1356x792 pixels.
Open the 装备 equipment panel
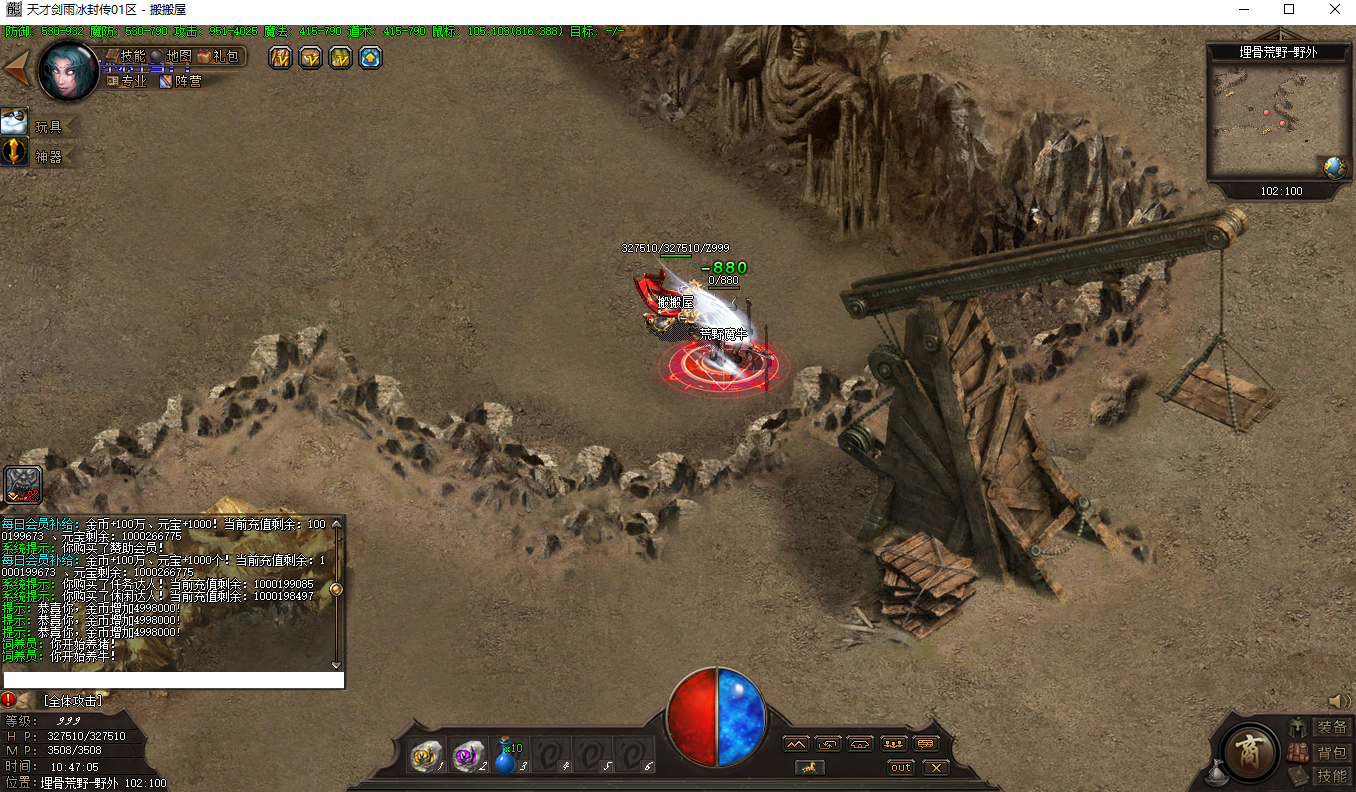pyautogui.click(x=1331, y=727)
